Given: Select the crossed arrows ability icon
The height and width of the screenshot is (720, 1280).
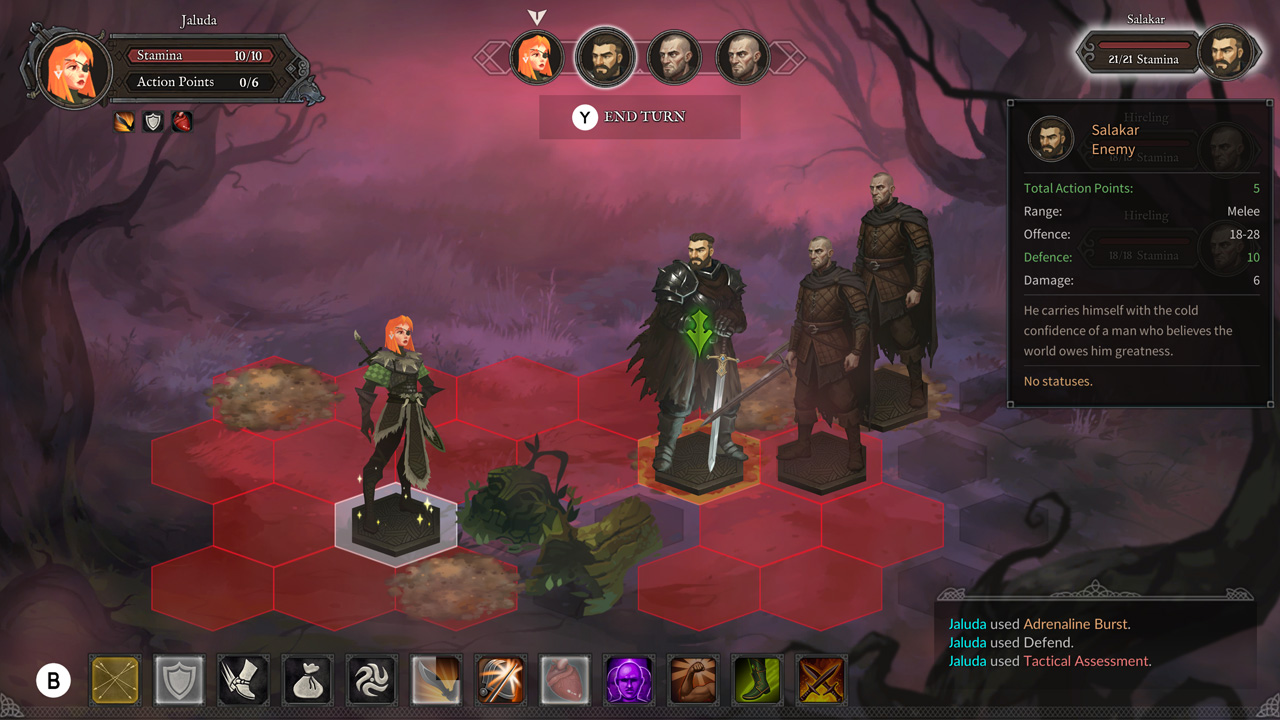Looking at the screenshot, I should coord(114,680).
